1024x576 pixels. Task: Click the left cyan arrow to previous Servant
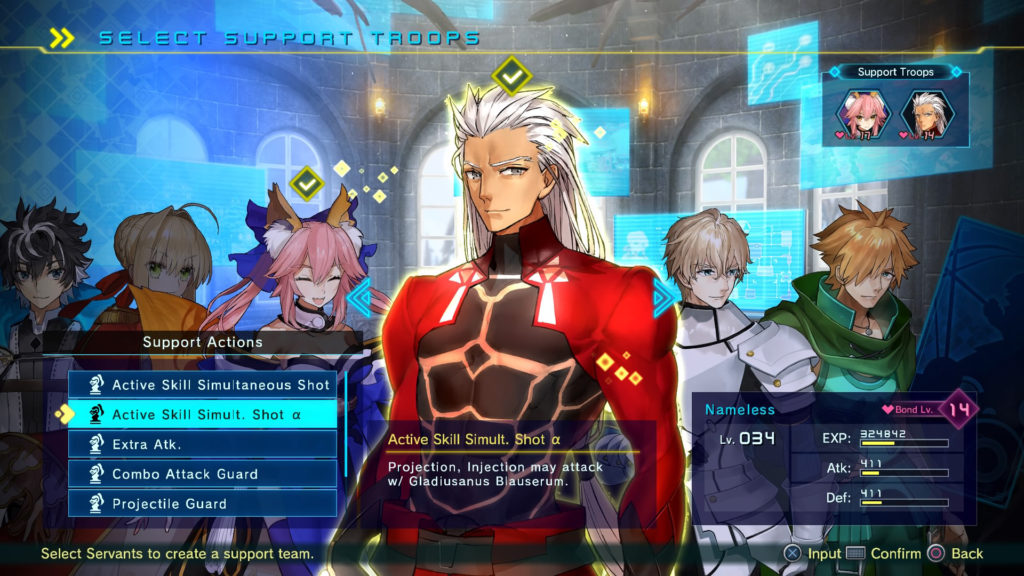[x=359, y=296]
